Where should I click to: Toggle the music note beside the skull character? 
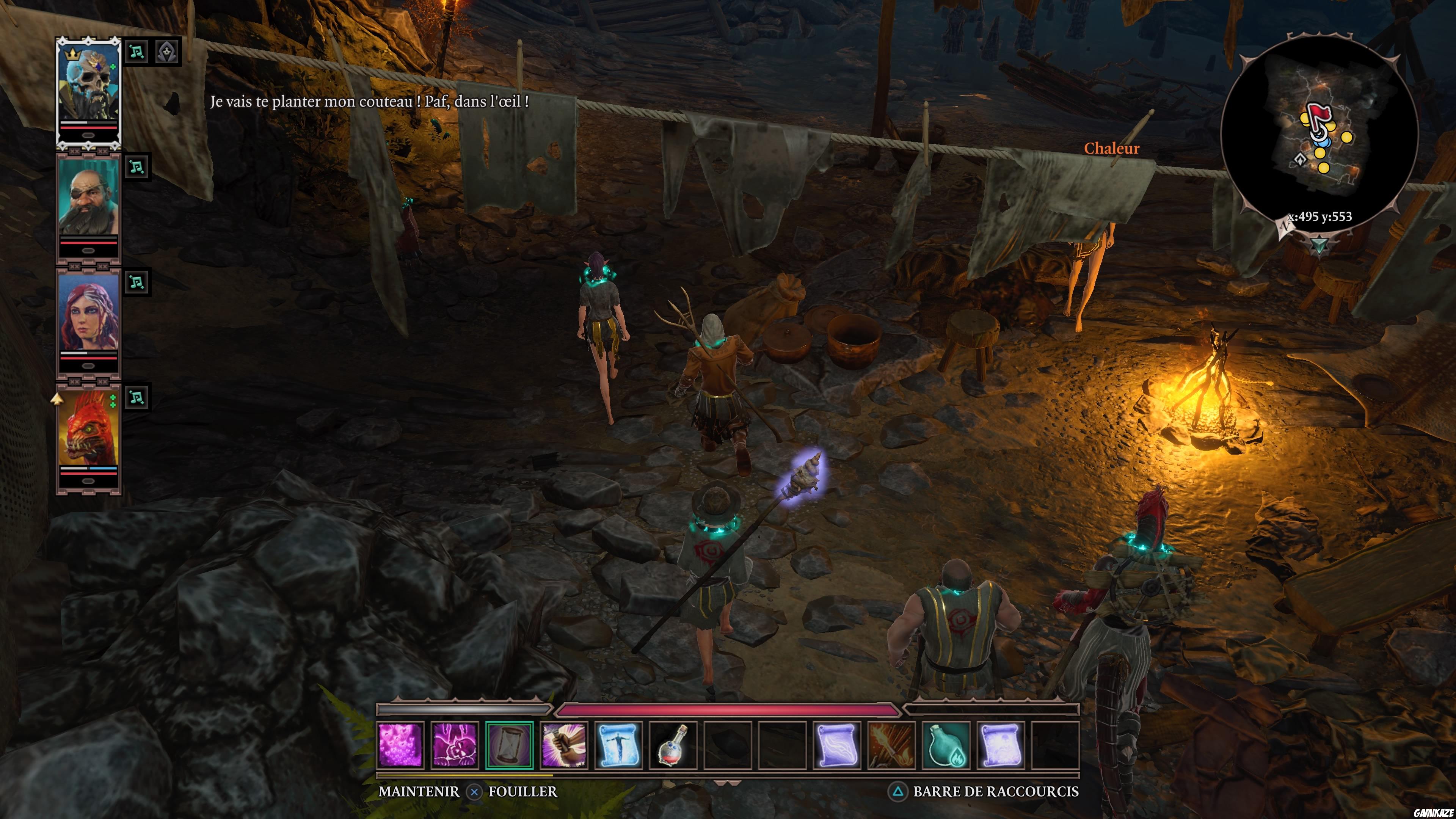137,51
